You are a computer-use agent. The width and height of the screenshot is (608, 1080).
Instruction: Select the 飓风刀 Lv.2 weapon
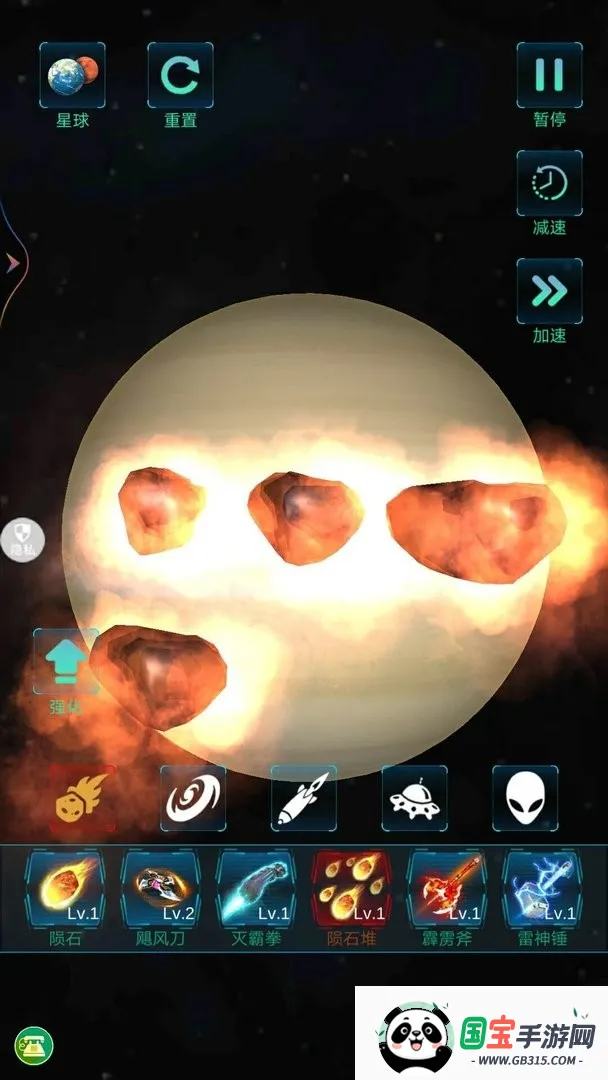[160, 887]
